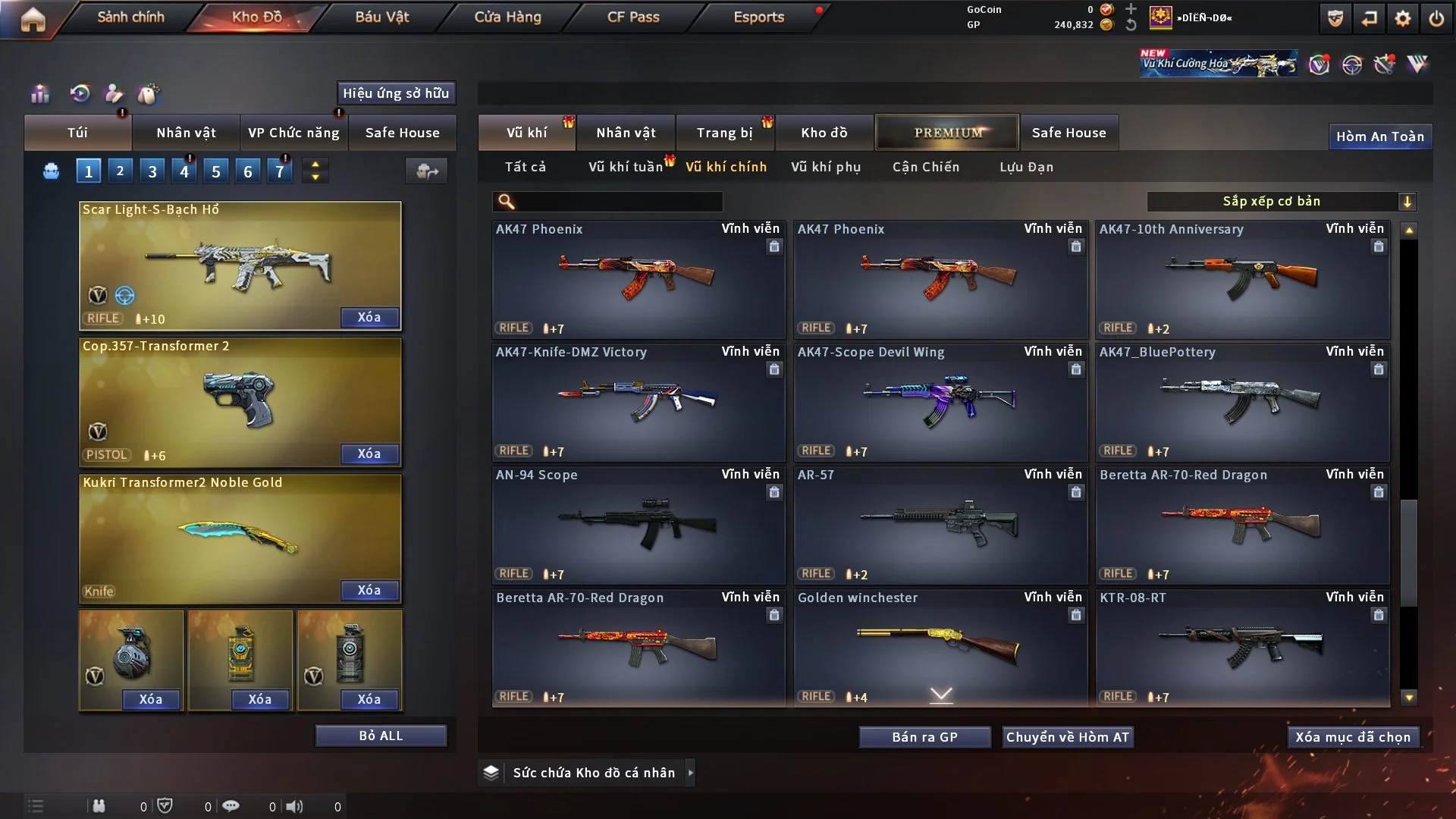1456x819 pixels.
Task: Click the weapon search field
Action: 618,201
